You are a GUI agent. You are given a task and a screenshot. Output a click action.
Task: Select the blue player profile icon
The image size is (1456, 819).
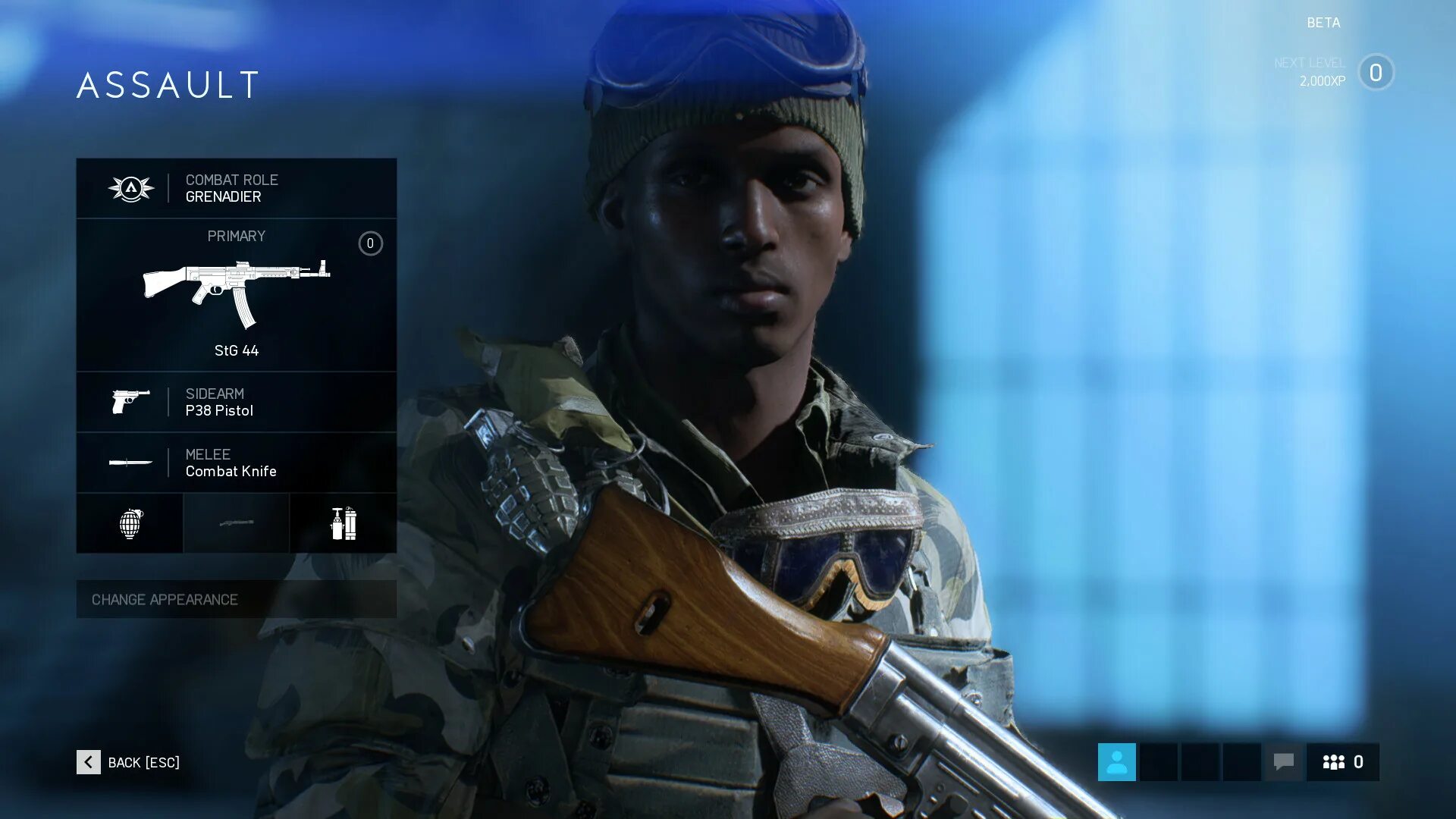pyautogui.click(x=1116, y=762)
